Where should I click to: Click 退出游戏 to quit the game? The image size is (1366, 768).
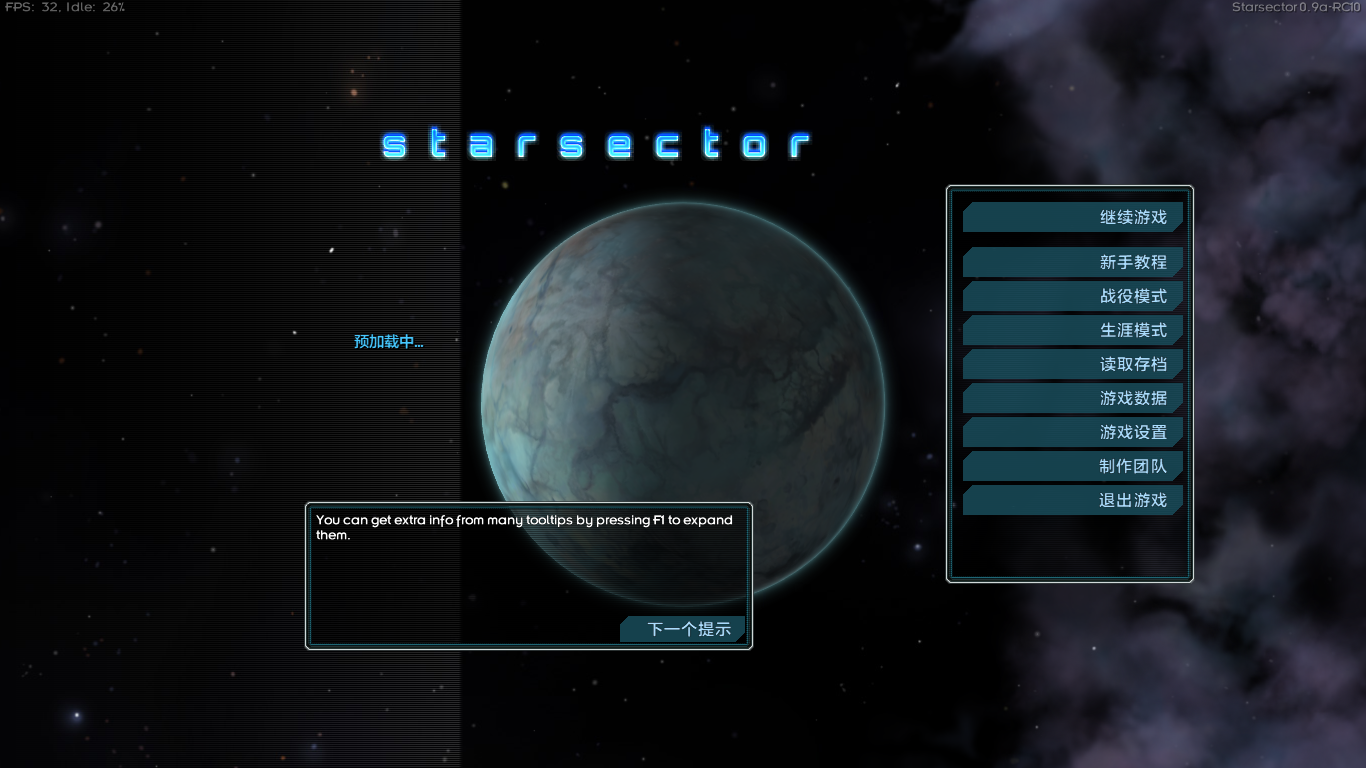pos(1073,500)
